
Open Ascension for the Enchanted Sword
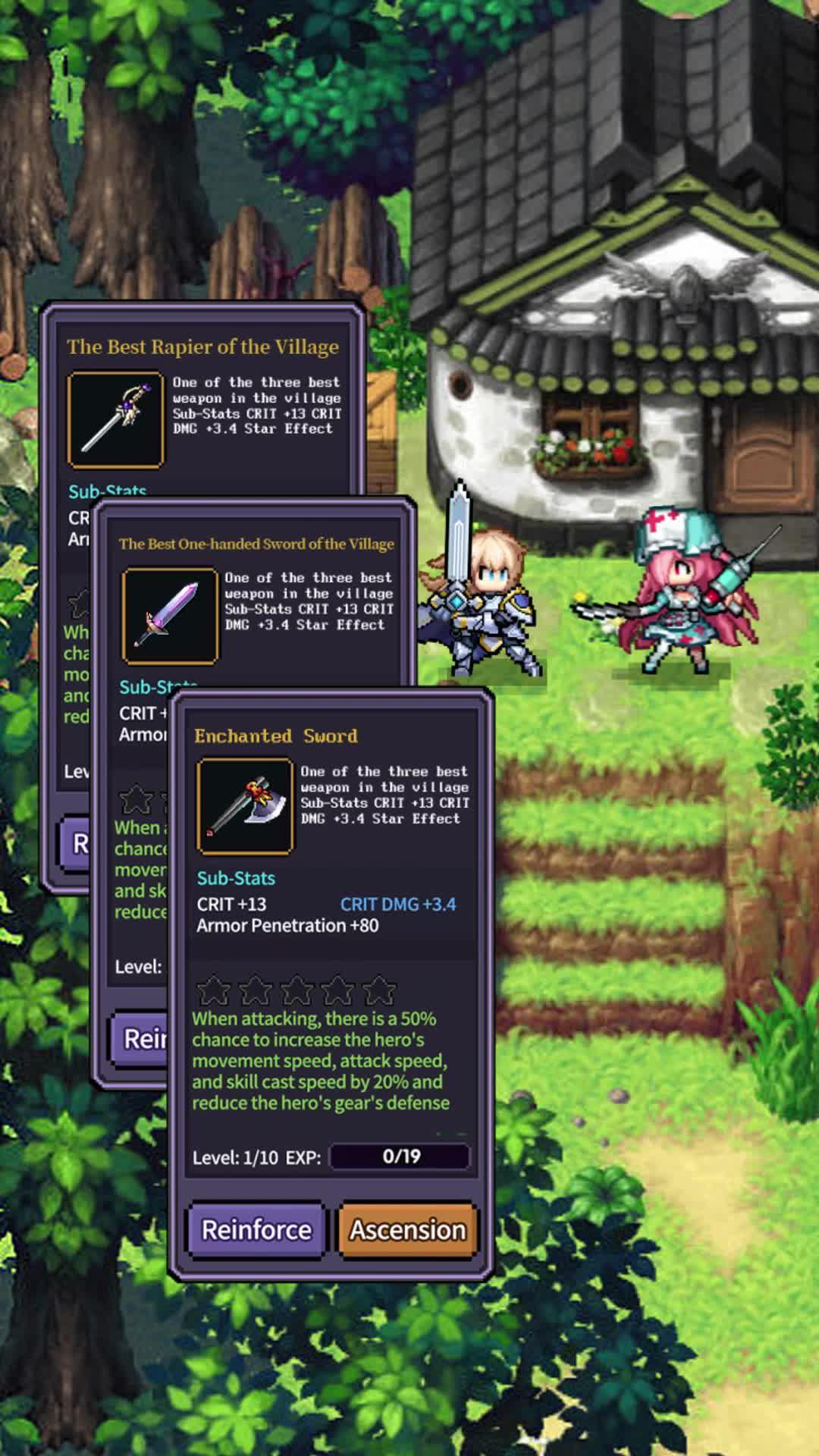pos(407,1229)
